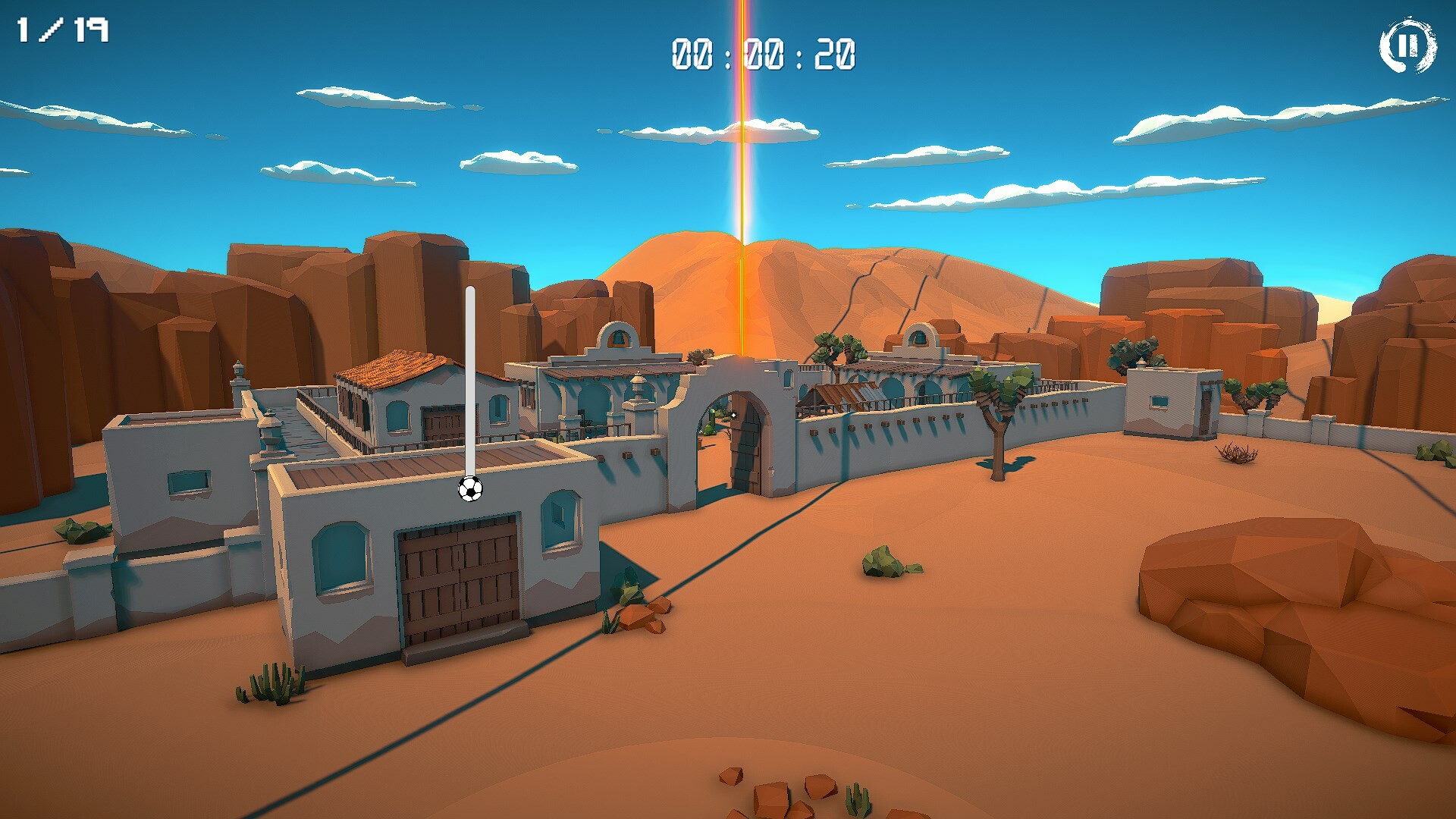
Task: Click the level counter showing 1/19
Action: pos(63,30)
